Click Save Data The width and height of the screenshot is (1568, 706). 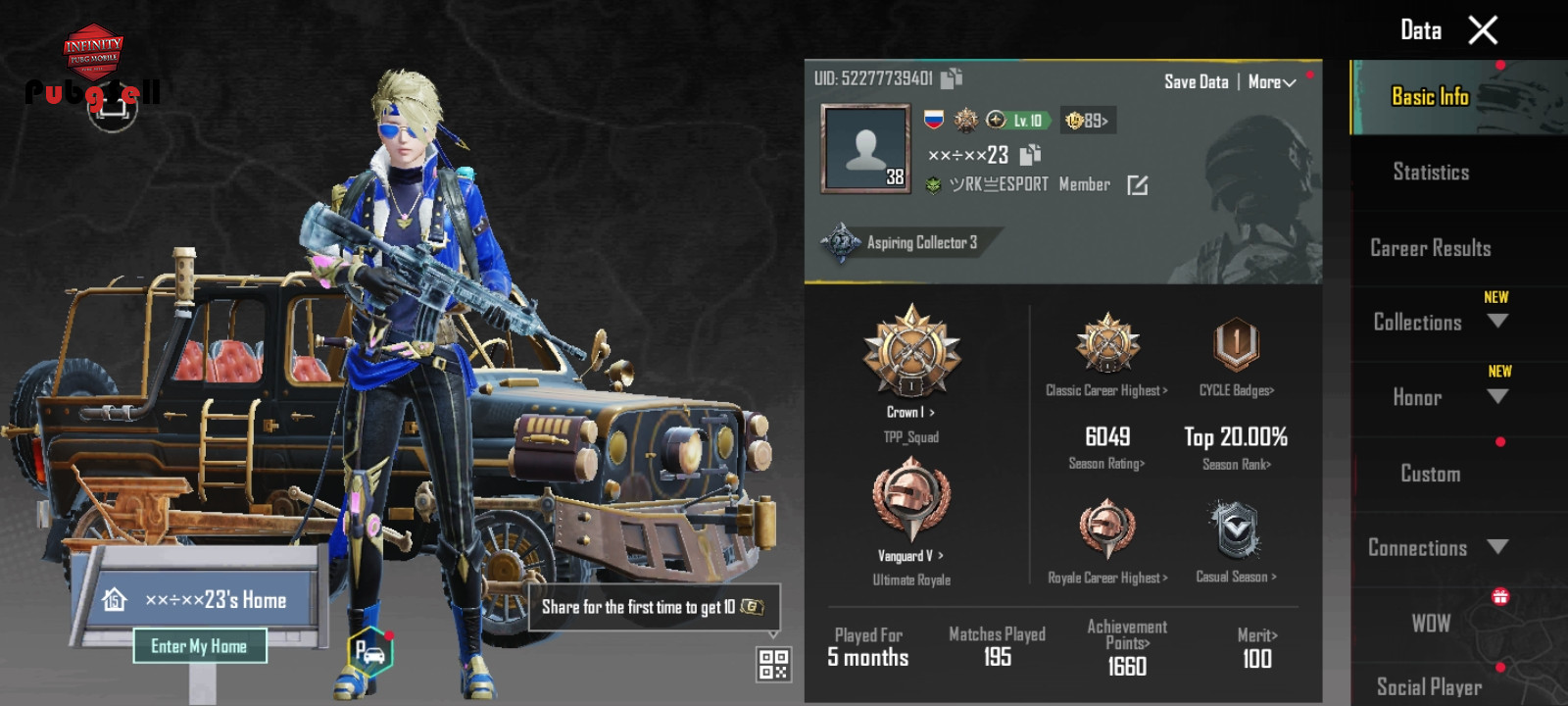click(1196, 82)
